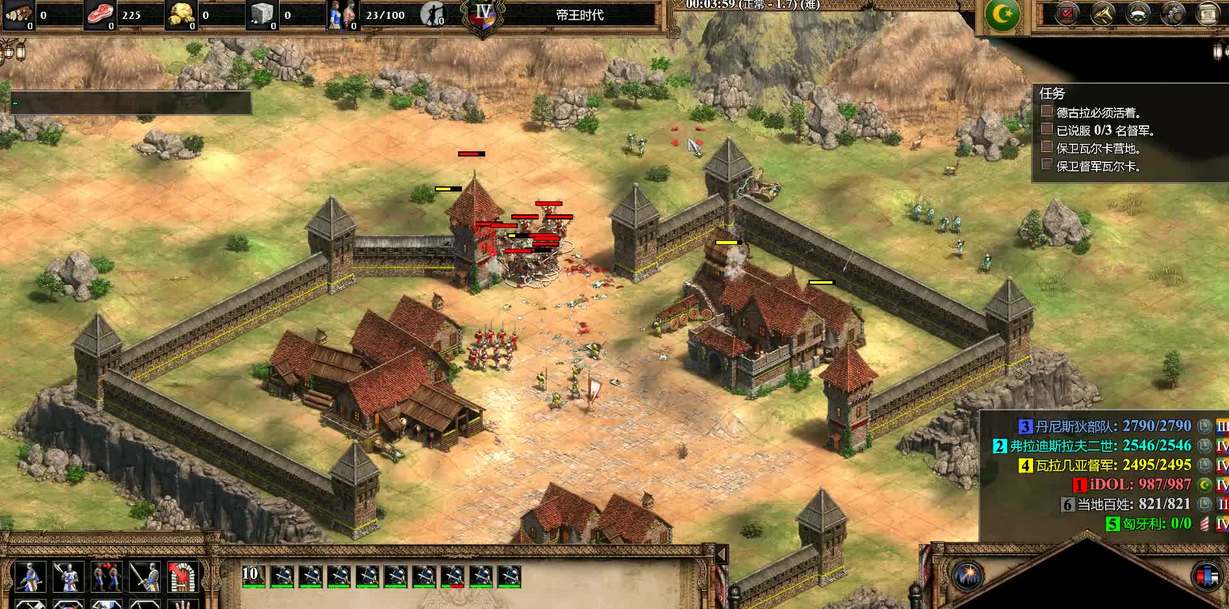Open the objectives button with red checkmark
This screenshot has height=609, width=1229.
(1067, 14)
